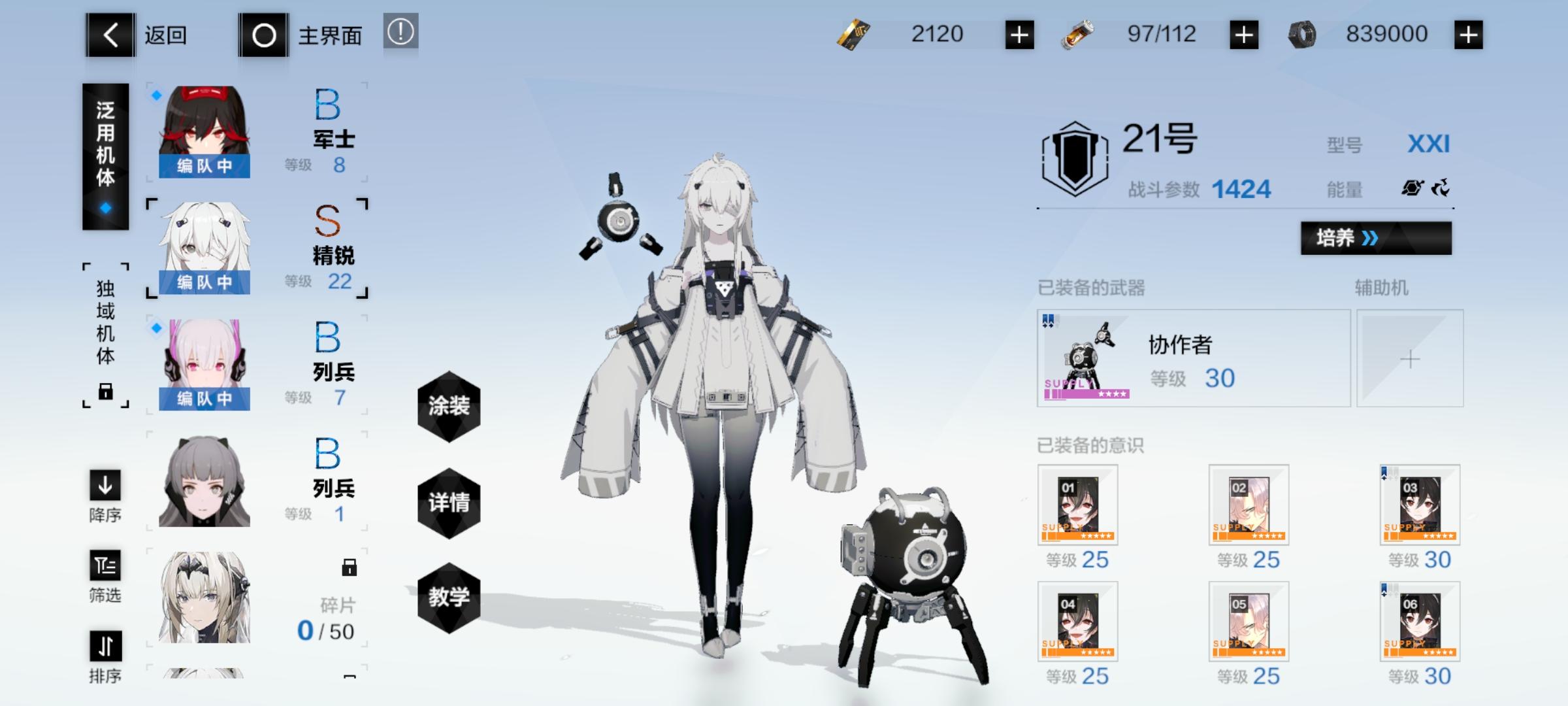Click the plus to buy more black cards
Image resolution: width=1568 pixels, height=706 pixels.
(1019, 35)
